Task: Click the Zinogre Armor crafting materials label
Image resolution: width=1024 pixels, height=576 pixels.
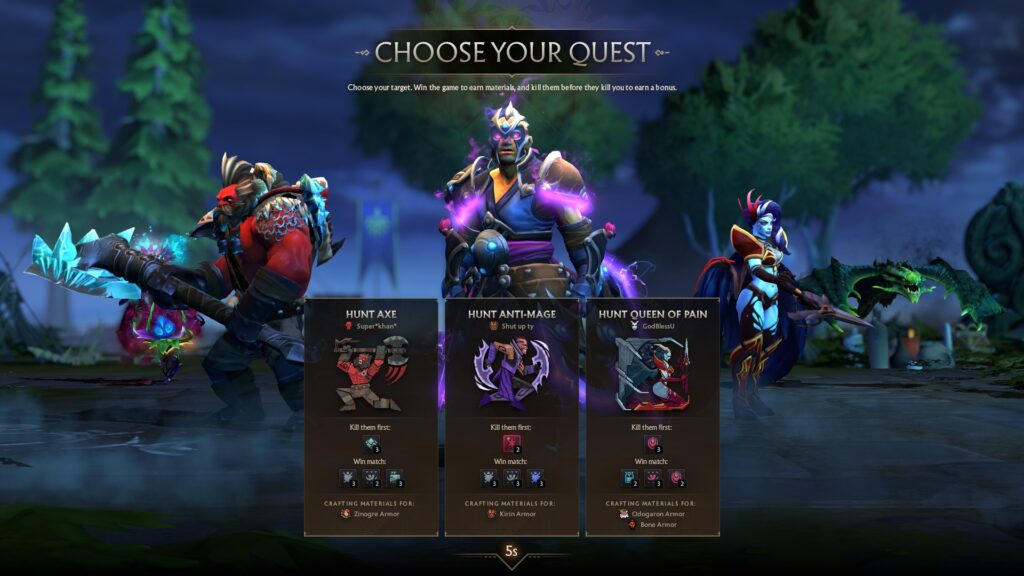Action: tap(376, 513)
